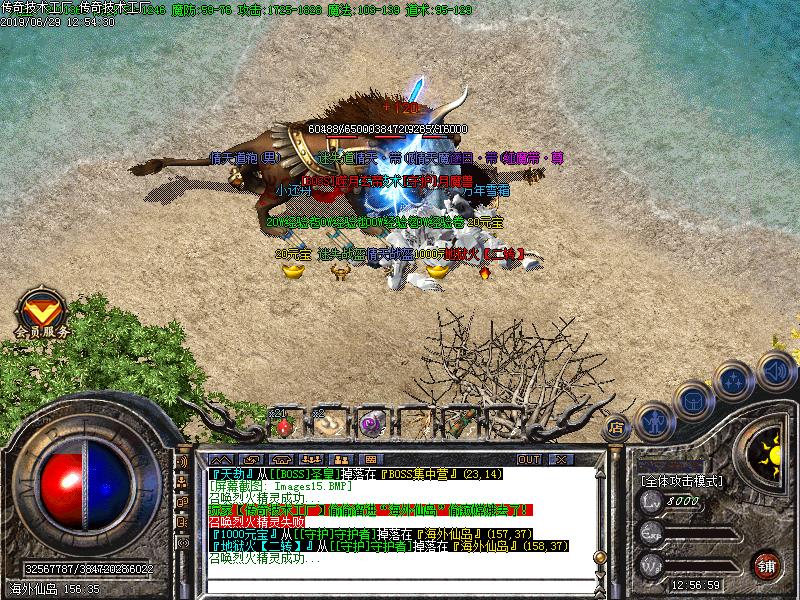Screen dimensions: 800x600
Task: Click the OUT button above chat
Action: tap(528, 459)
